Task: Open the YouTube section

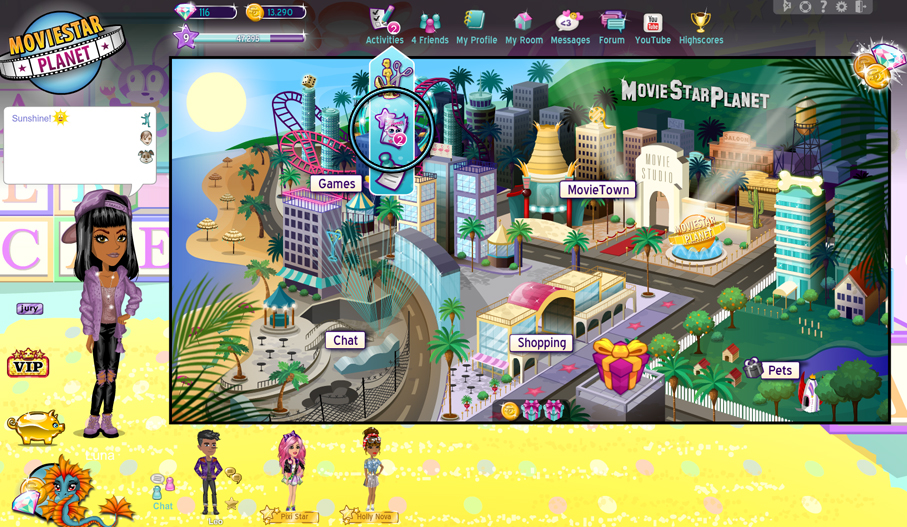Action: [653, 26]
